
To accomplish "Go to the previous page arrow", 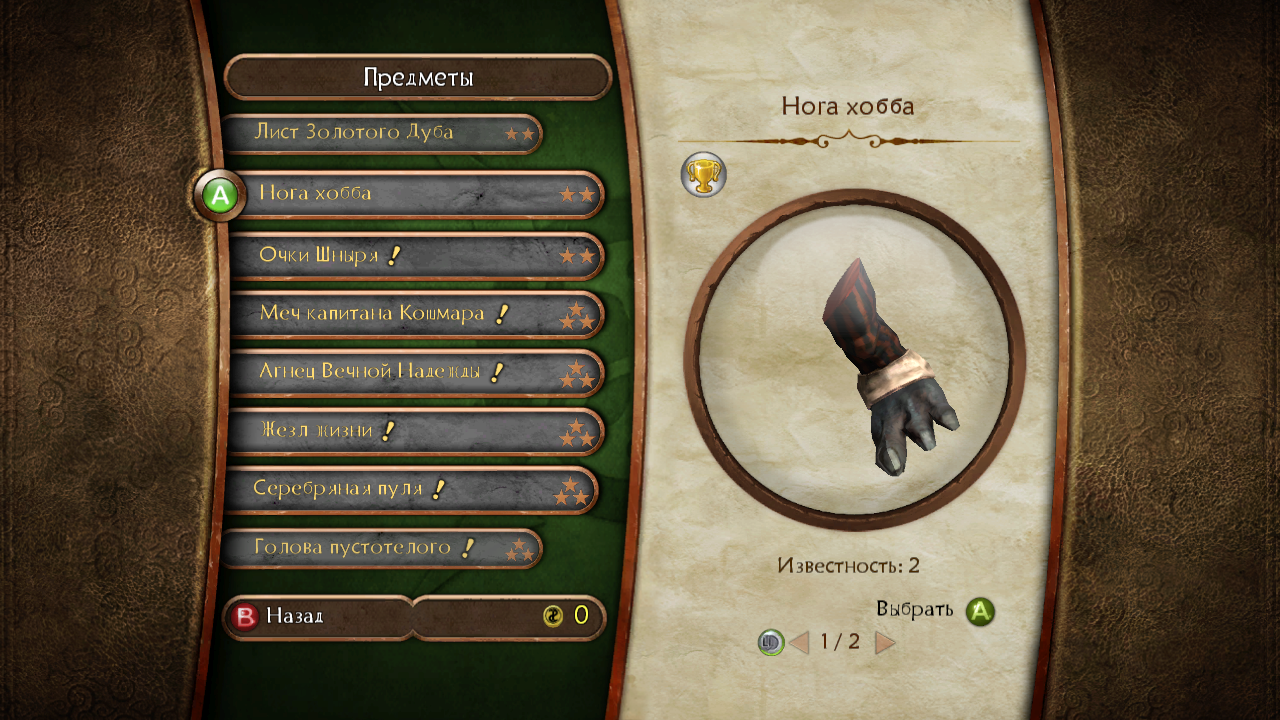I will 799,642.
